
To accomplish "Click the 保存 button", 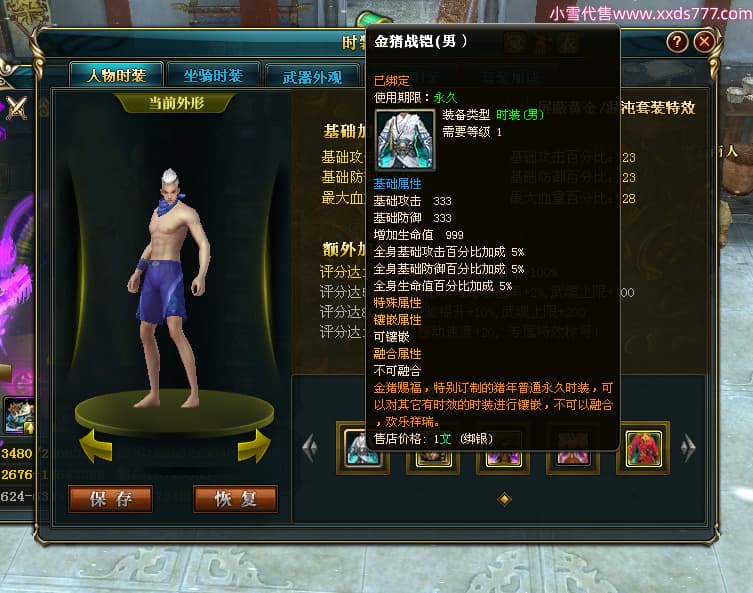I will point(111,499).
